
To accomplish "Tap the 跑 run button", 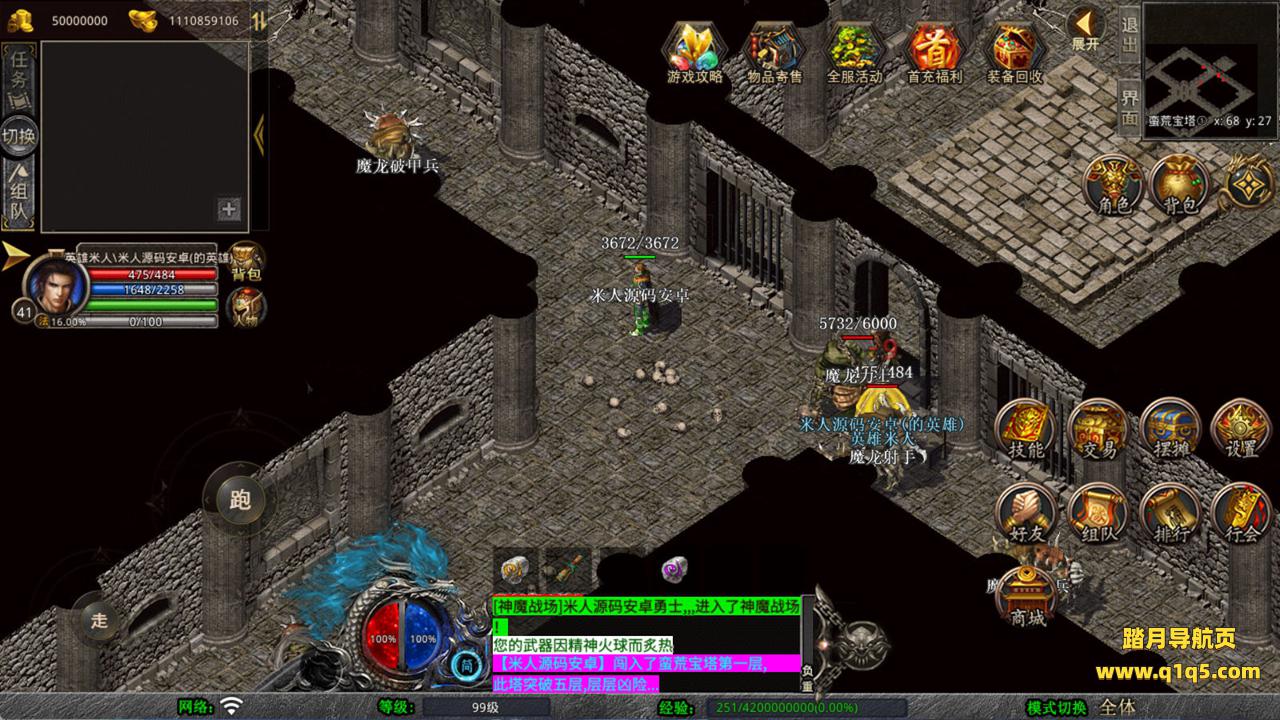I will click(240, 499).
